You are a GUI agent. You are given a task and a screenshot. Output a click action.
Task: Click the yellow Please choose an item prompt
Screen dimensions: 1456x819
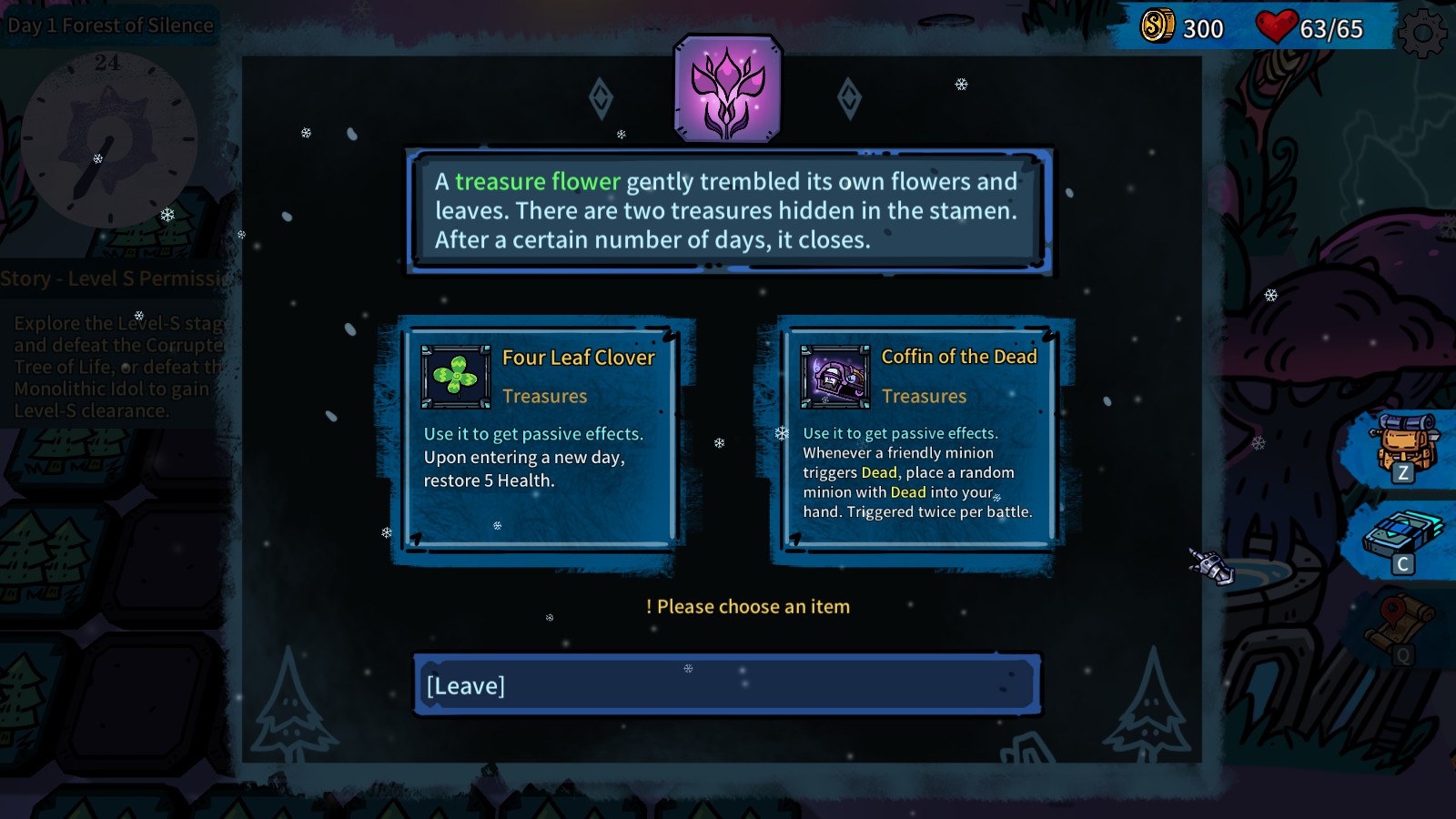pyautogui.click(x=747, y=606)
